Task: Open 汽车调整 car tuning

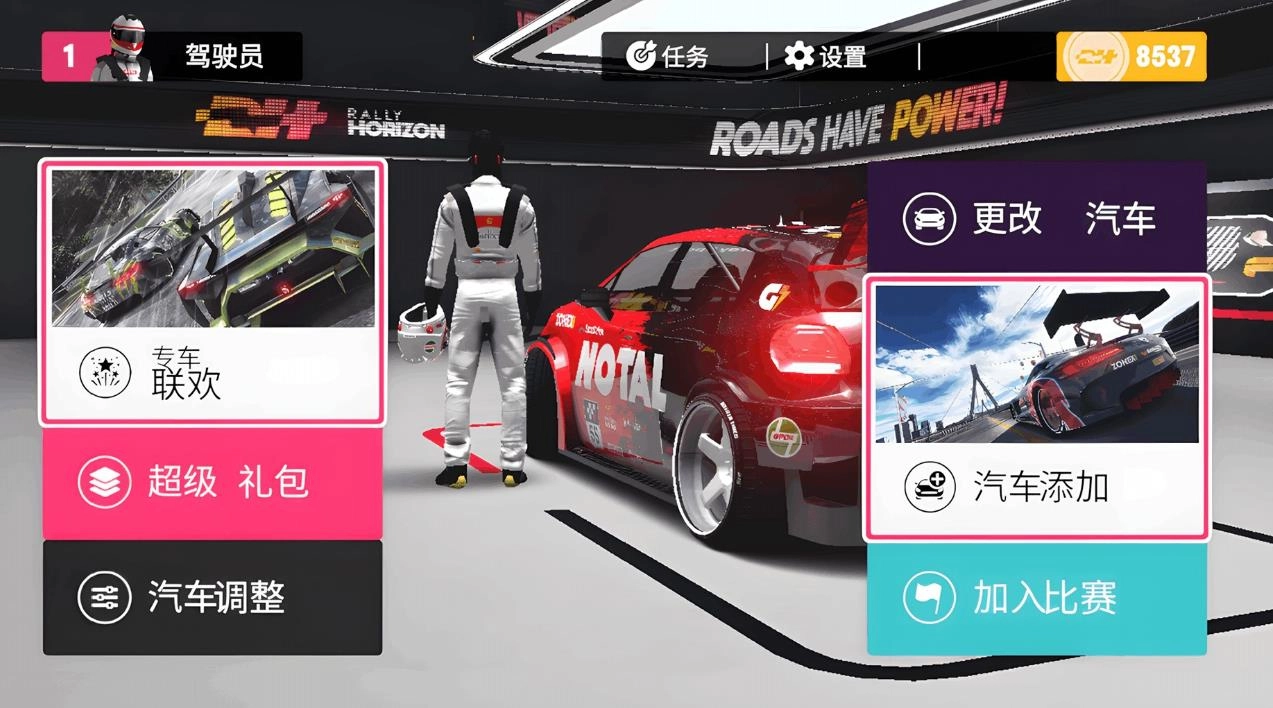Action: [211, 598]
